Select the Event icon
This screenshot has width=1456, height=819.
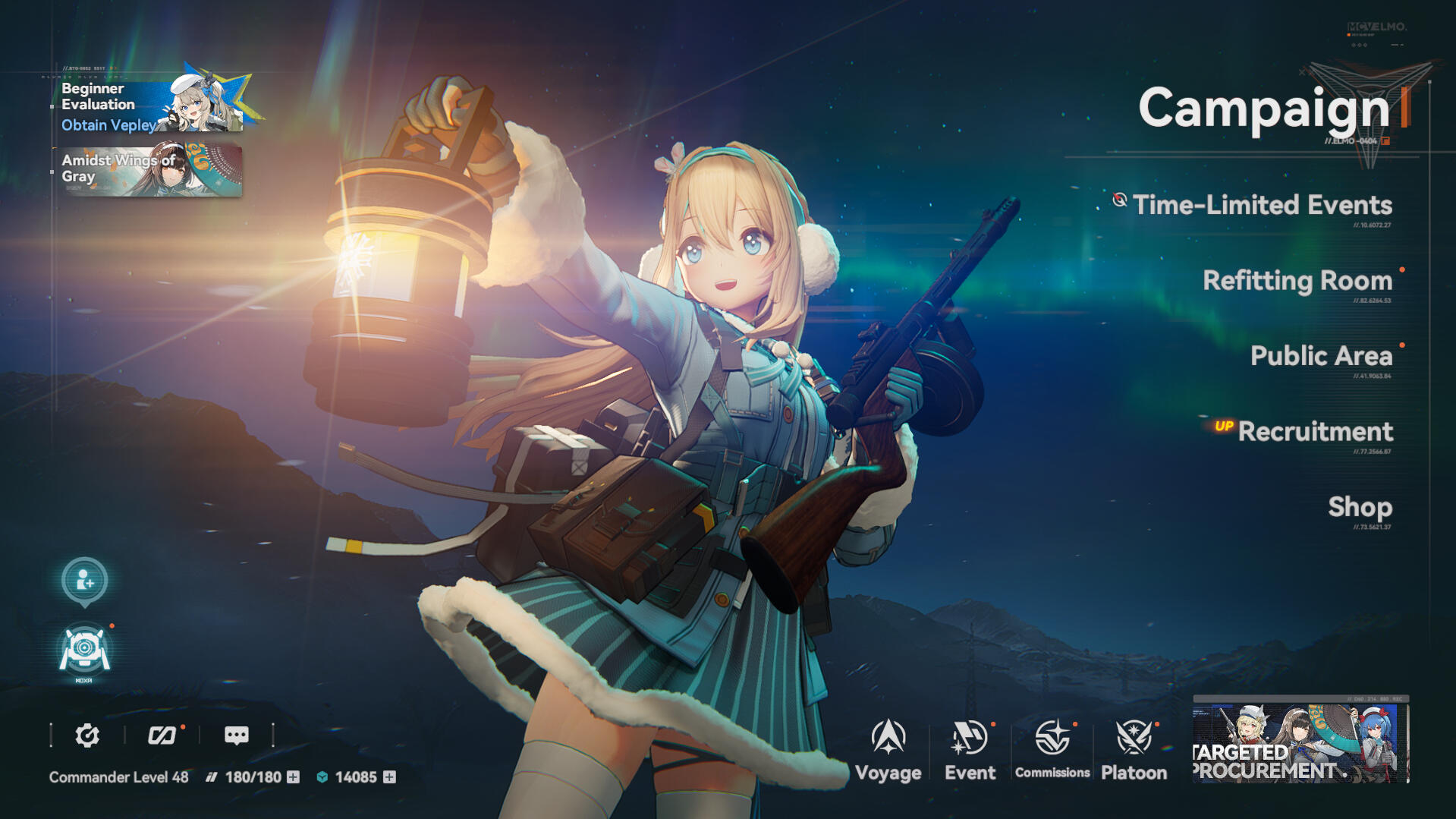969,749
